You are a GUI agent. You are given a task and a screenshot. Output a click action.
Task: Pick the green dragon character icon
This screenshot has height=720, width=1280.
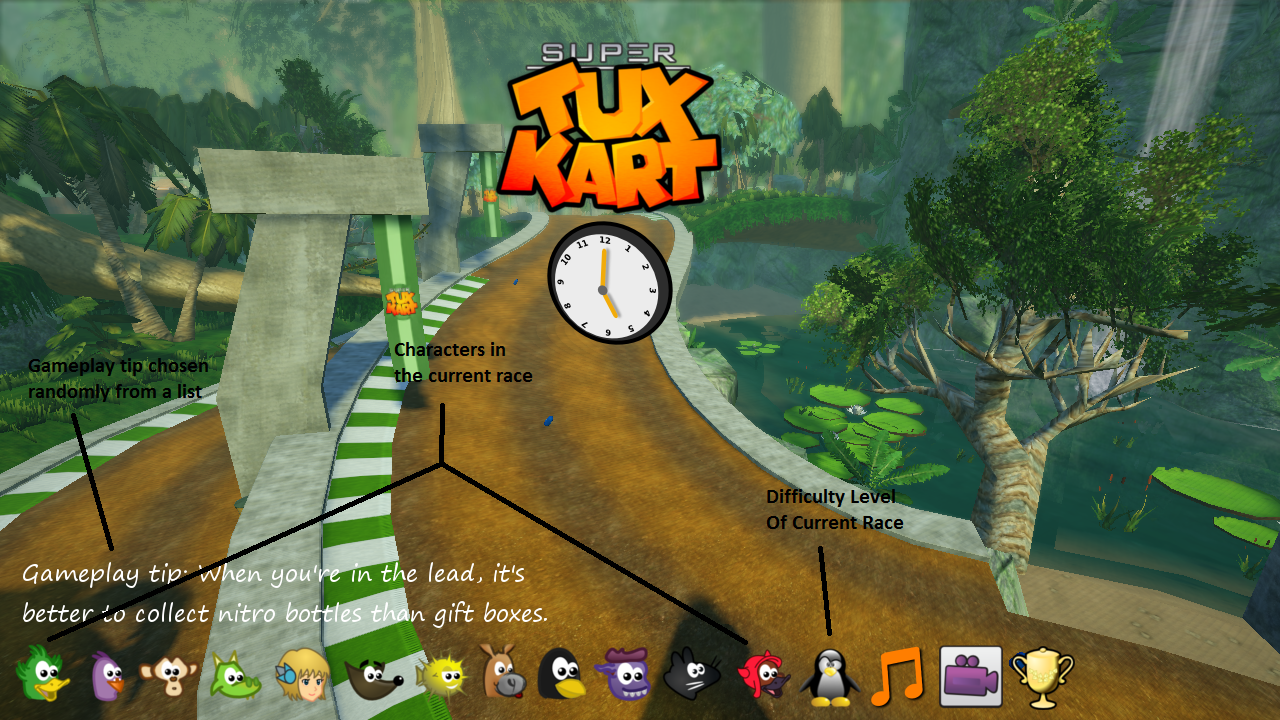(x=235, y=675)
